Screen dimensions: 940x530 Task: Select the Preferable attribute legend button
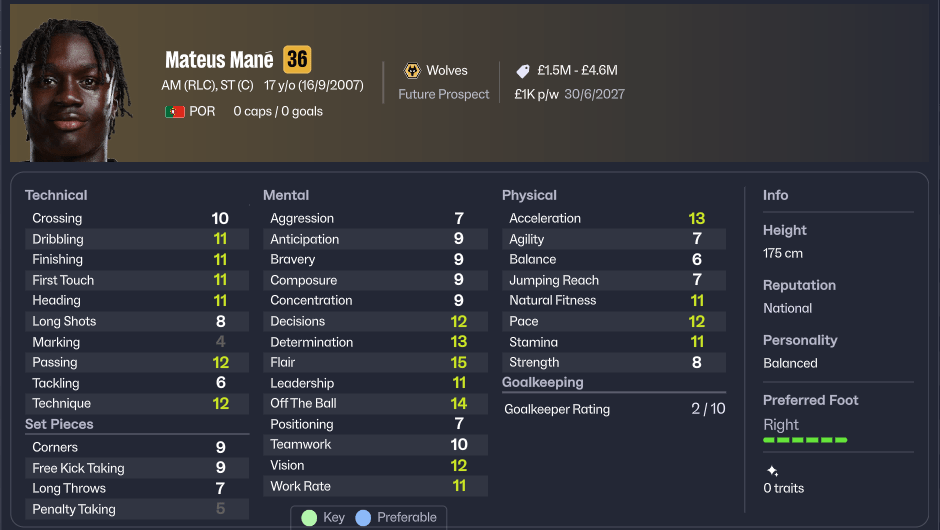(397, 517)
